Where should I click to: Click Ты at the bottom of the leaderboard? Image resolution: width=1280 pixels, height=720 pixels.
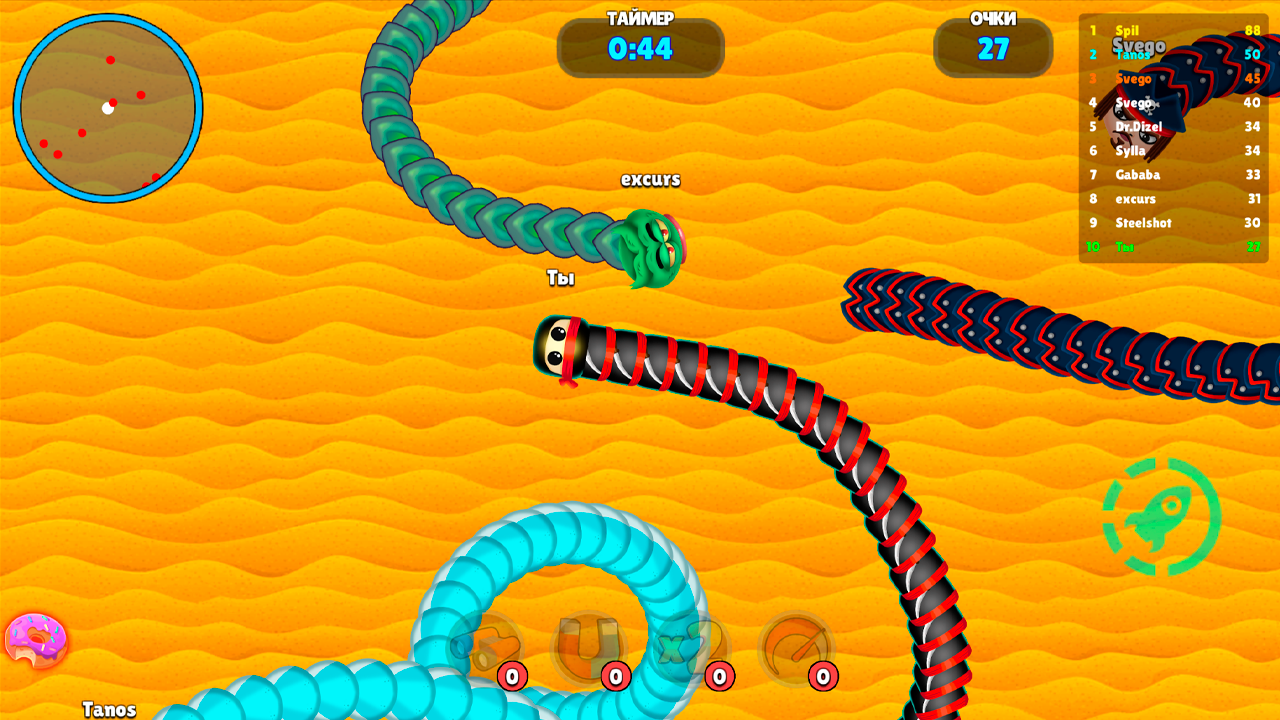(x=1125, y=247)
